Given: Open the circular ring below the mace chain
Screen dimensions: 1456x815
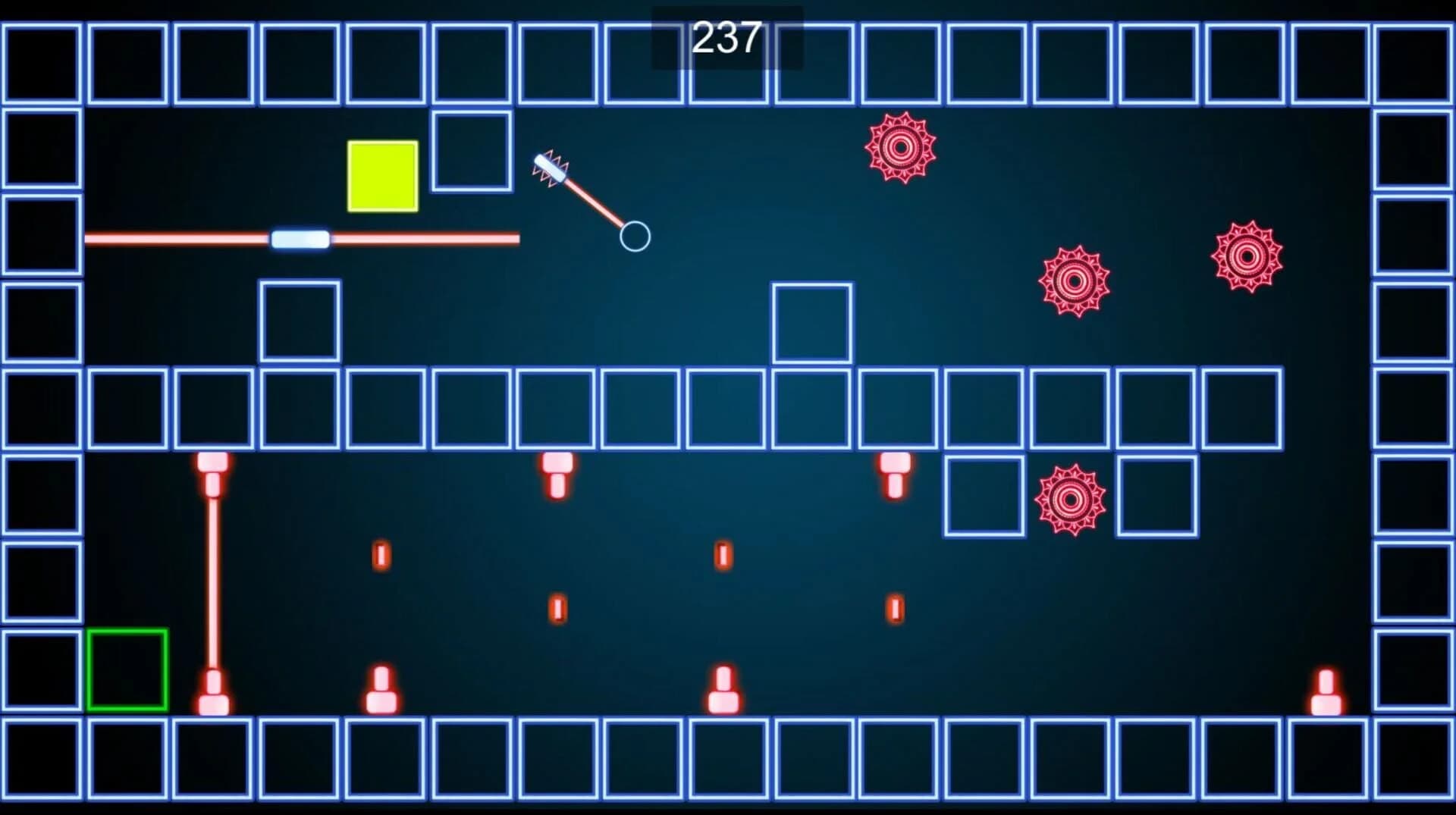Looking at the screenshot, I should [635, 237].
